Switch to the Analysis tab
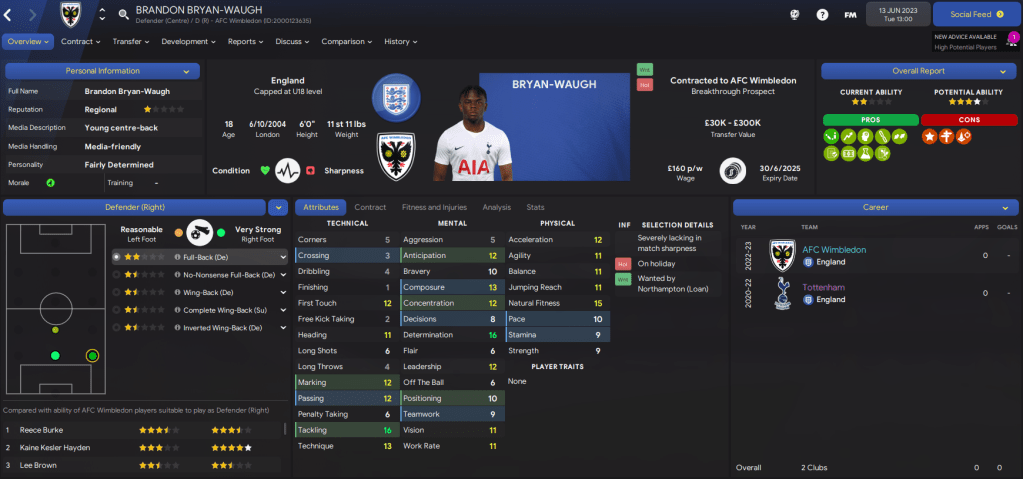 pyautogui.click(x=496, y=207)
